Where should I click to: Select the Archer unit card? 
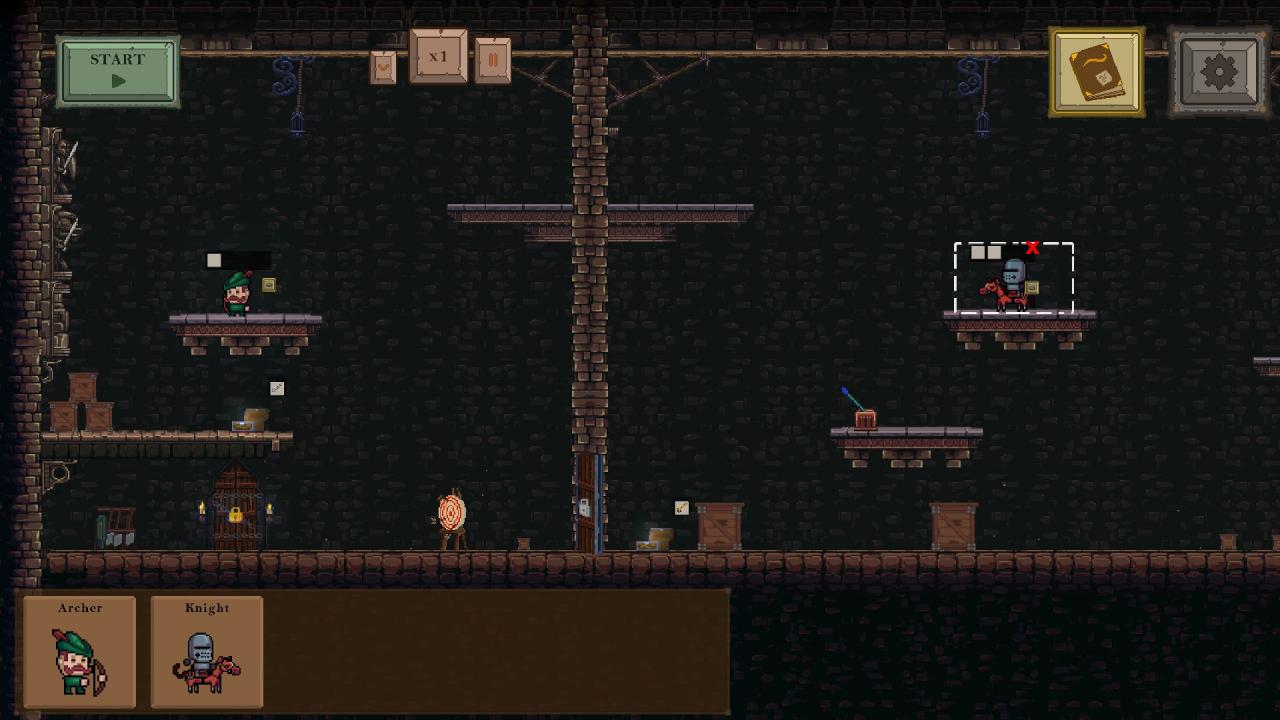pos(80,652)
